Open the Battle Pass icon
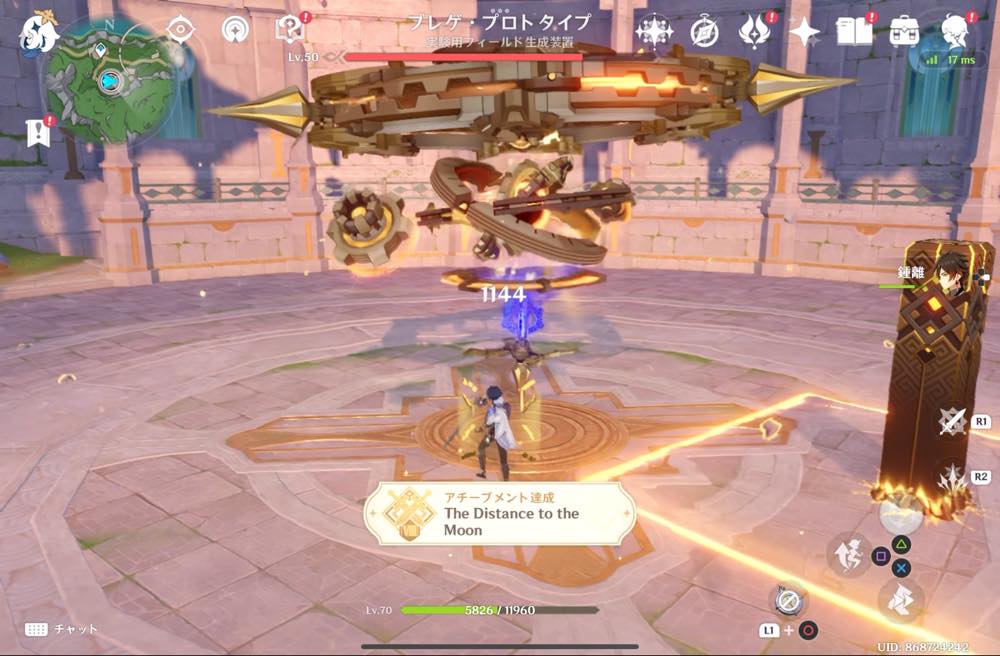 click(x=753, y=32)
